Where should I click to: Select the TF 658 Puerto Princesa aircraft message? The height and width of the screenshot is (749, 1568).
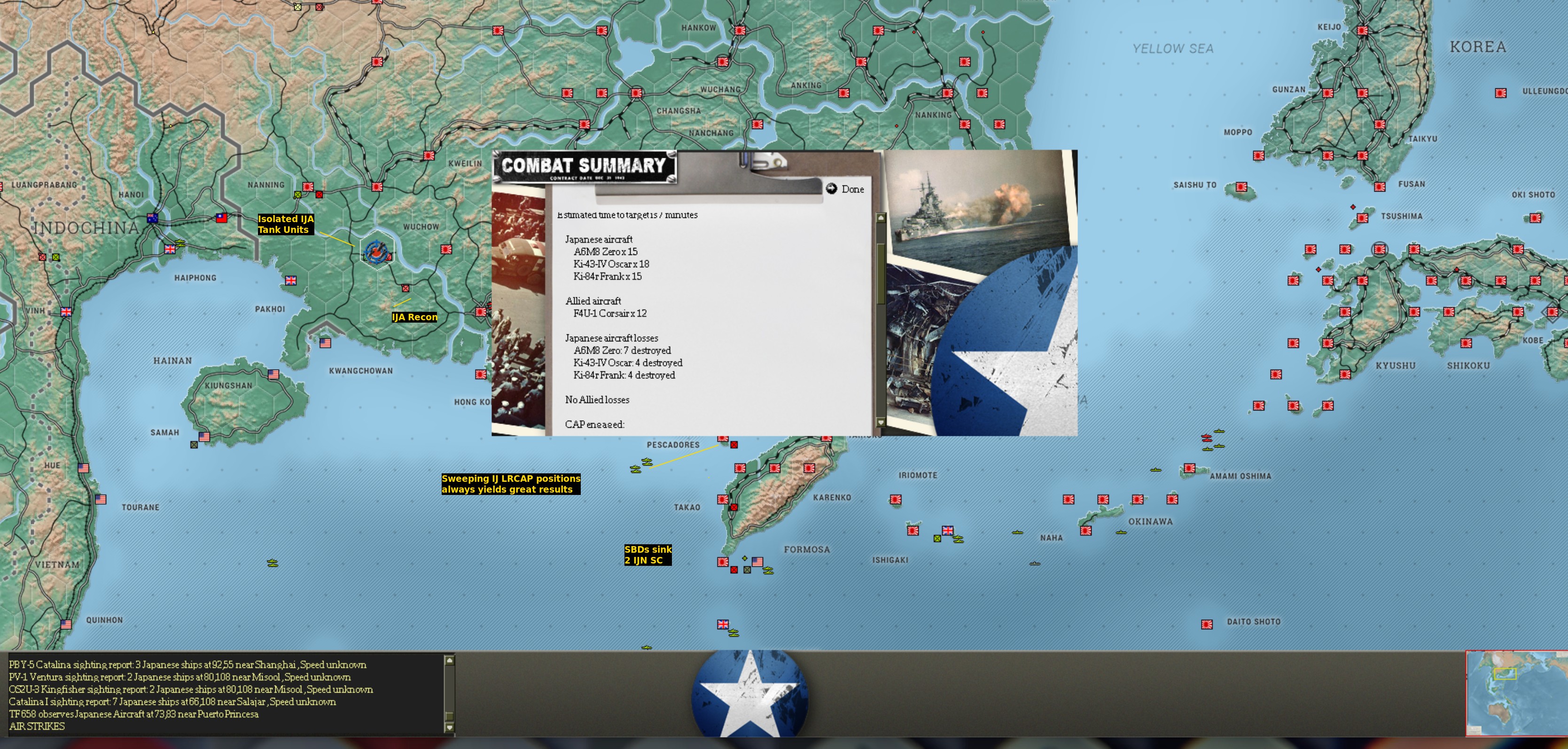[133, 714]
